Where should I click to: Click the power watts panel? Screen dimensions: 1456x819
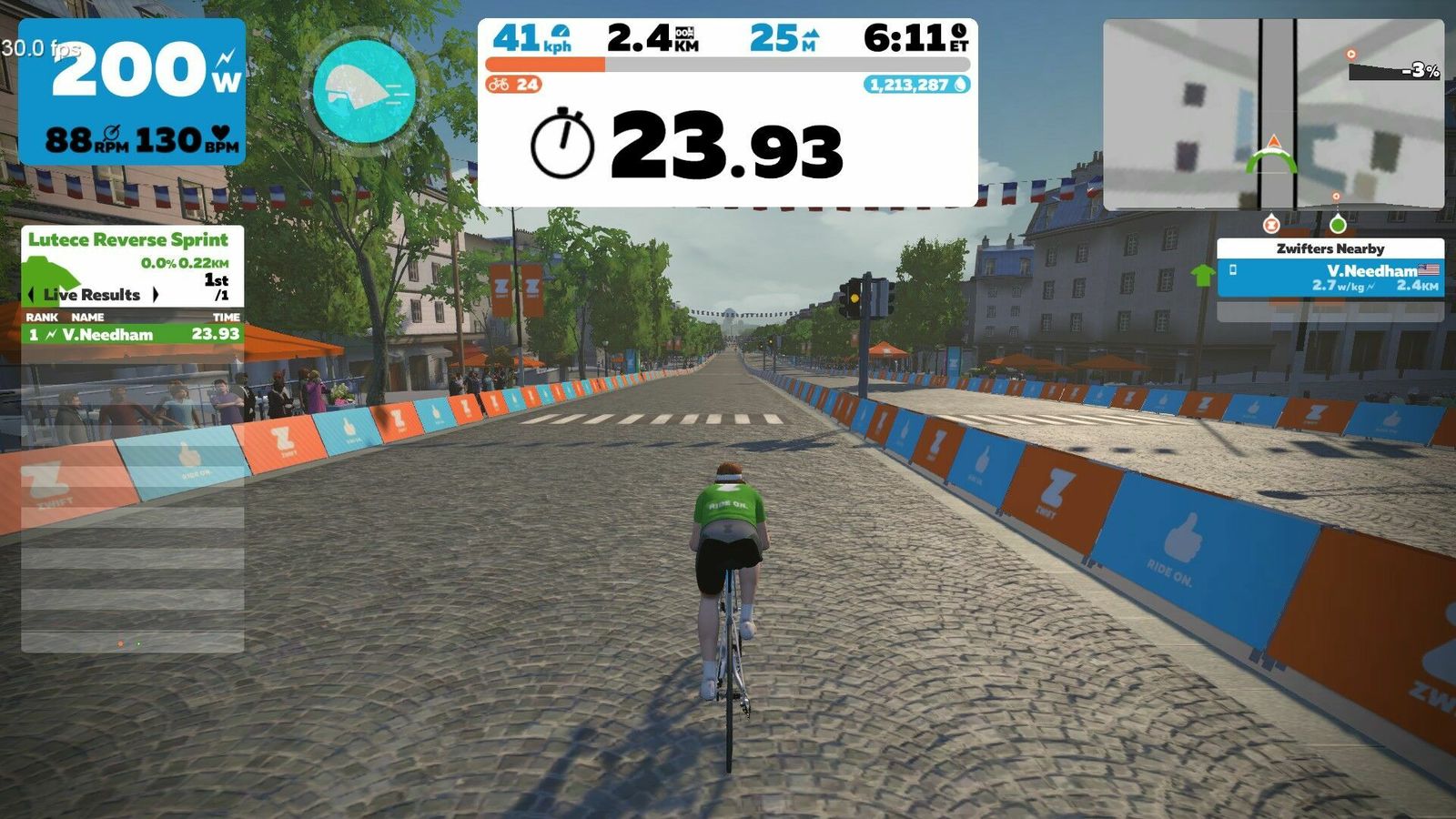click(132, 91)
